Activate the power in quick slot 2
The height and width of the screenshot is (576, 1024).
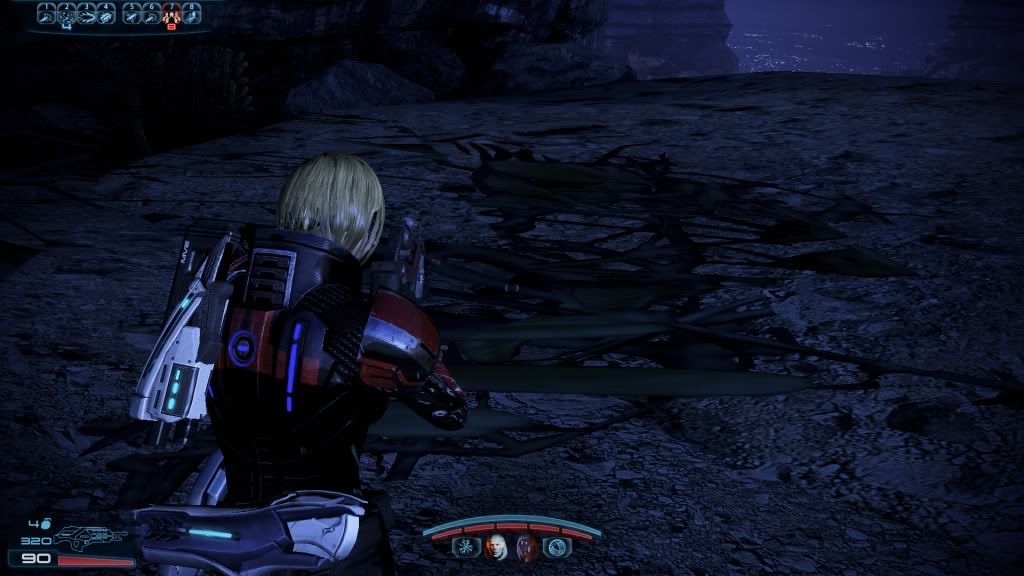[x=66, y=14]
